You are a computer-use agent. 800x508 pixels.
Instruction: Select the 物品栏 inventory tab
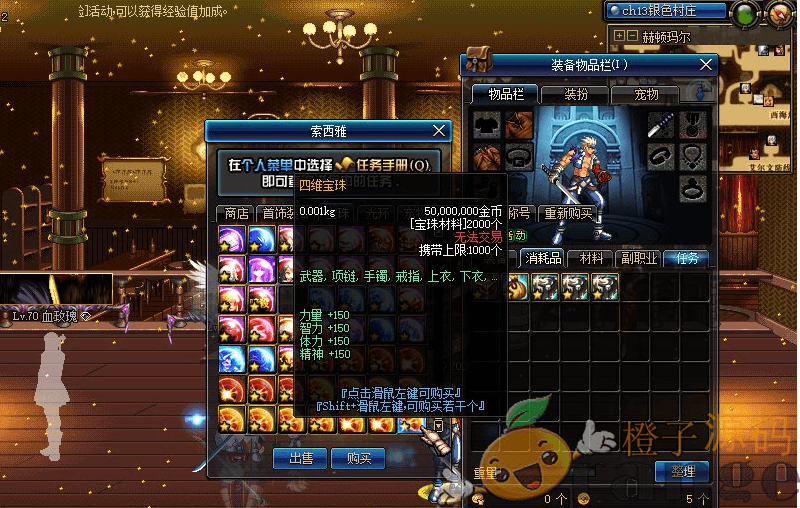tap(506, 94)
